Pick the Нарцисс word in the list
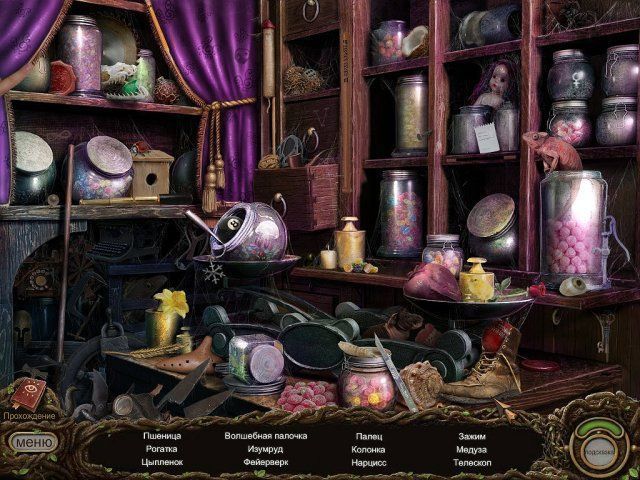Screen dimensions: 640x480 click(371, 464)
